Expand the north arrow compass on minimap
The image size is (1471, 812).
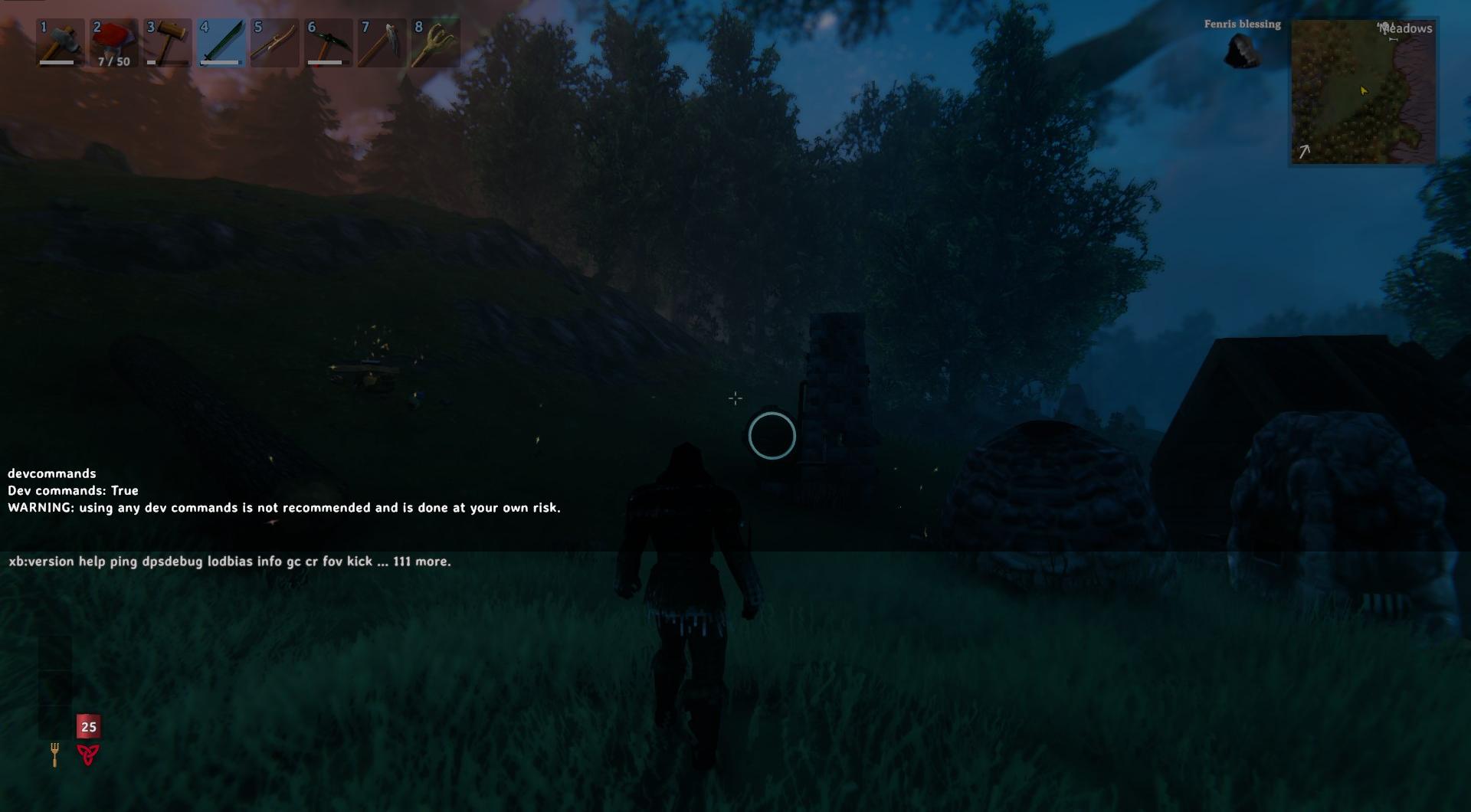click(1305, 151)
